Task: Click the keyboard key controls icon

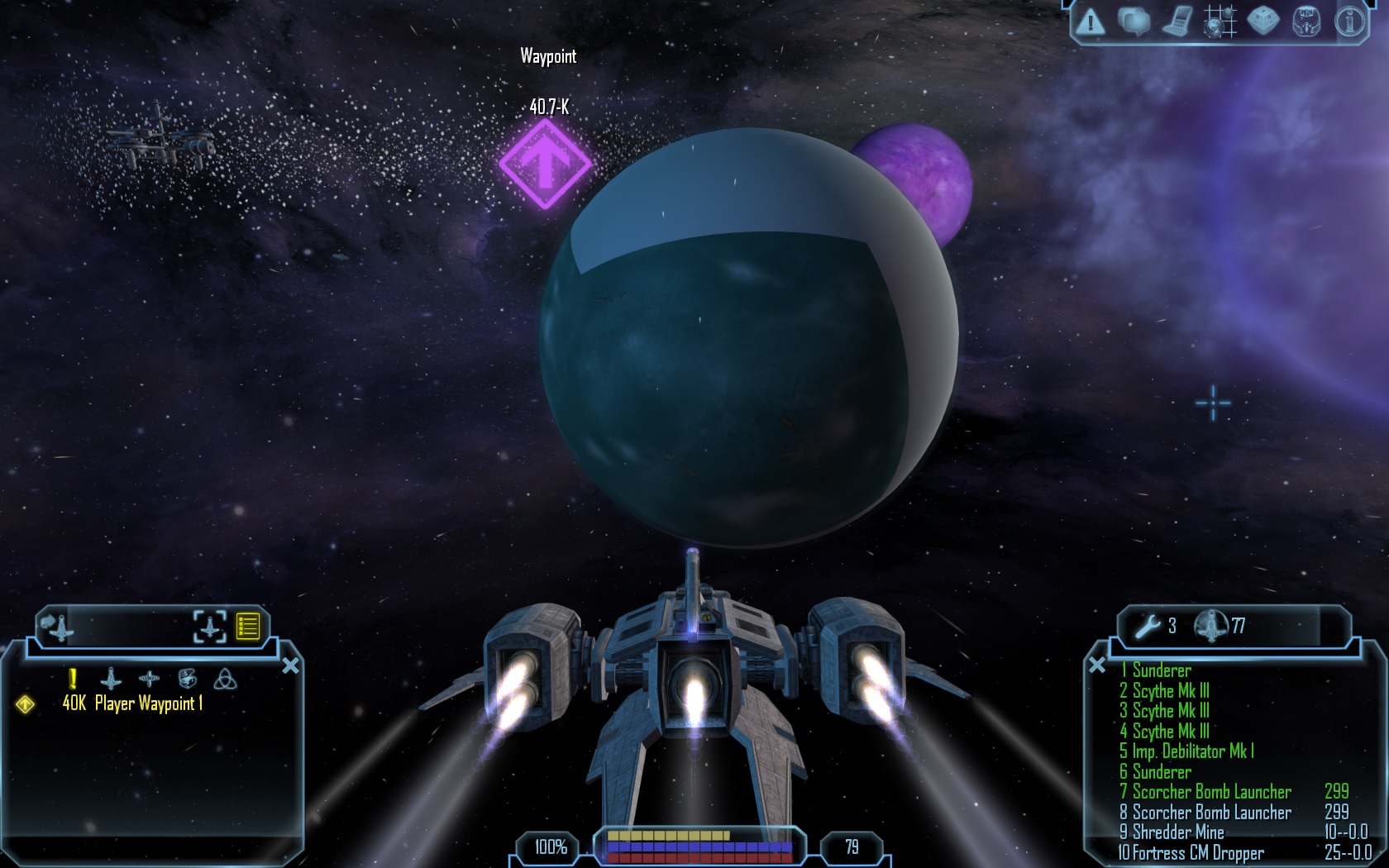Action: 1263,21
